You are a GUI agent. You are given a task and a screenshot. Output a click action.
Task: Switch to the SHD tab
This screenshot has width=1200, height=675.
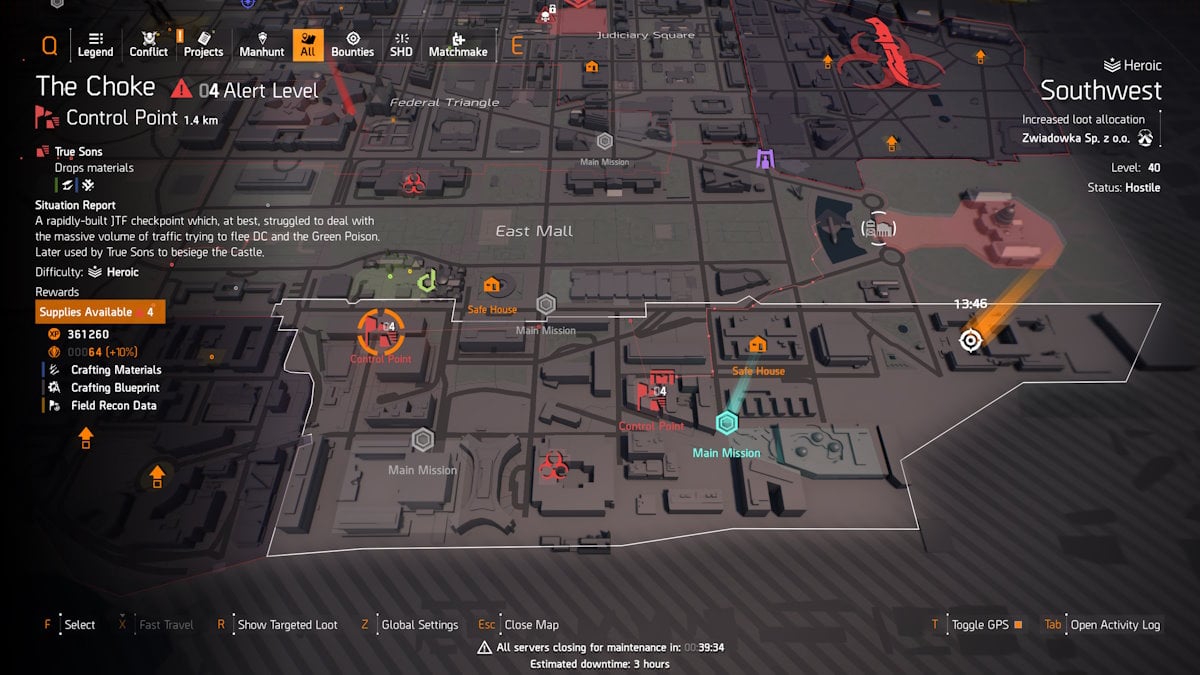pyautogui.click(x=401, y=45)
